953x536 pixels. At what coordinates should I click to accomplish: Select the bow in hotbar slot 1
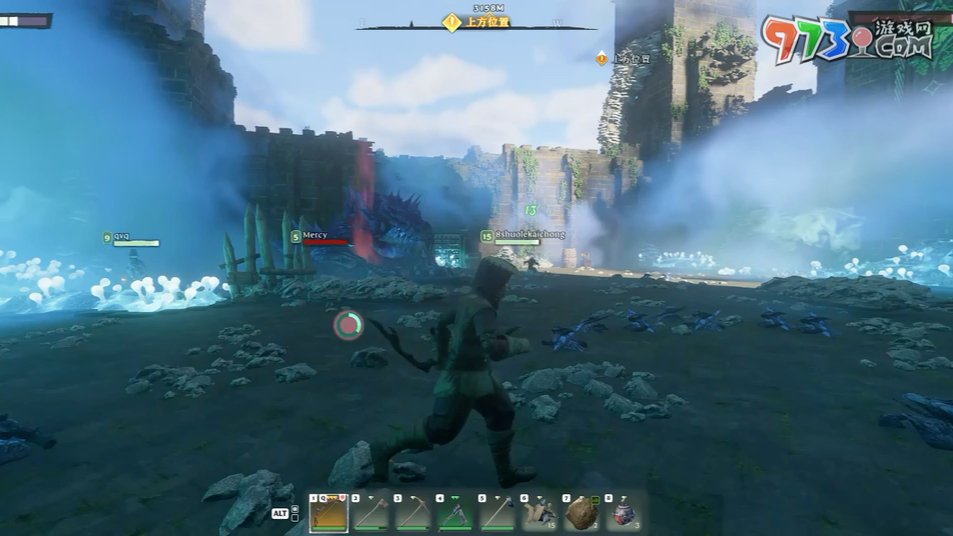(328, 514)
